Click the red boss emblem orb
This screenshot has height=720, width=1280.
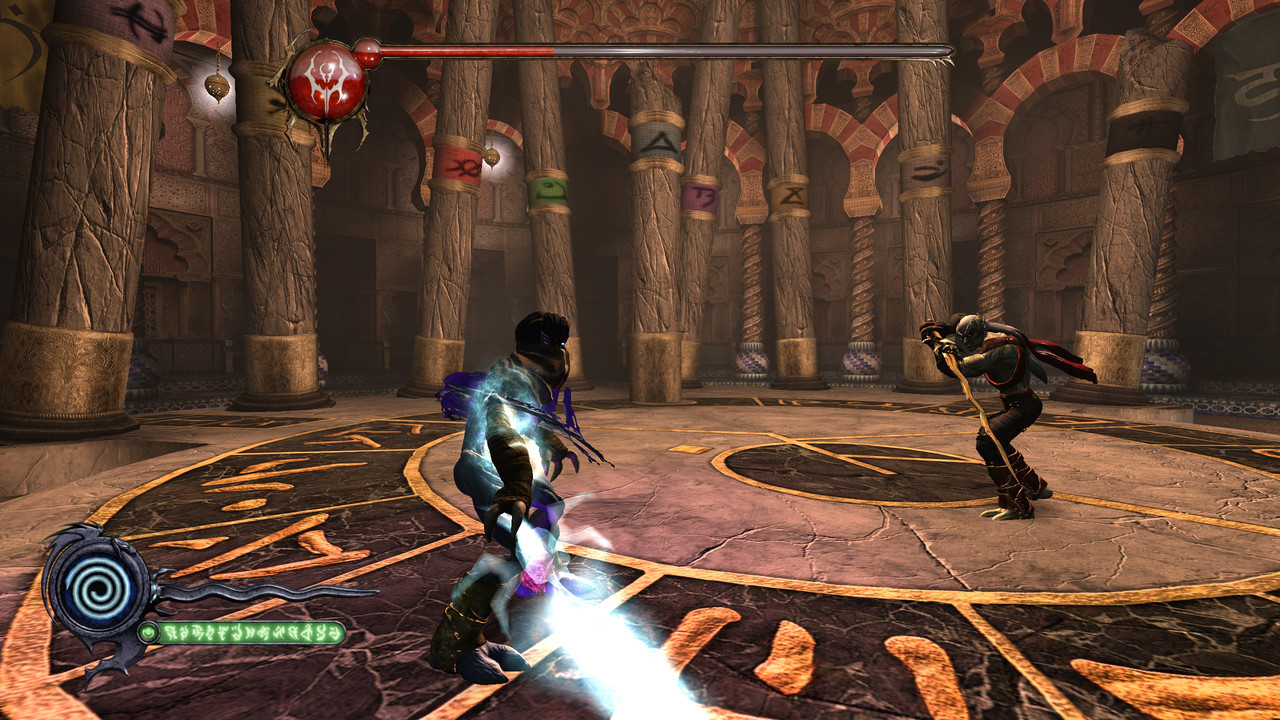point(327,81)
